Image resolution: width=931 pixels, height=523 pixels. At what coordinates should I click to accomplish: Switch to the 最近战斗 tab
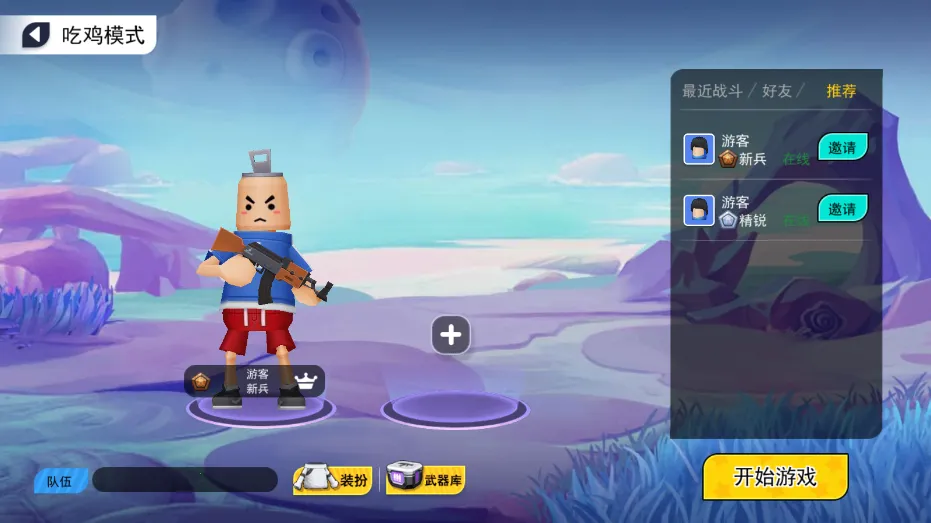712,91
